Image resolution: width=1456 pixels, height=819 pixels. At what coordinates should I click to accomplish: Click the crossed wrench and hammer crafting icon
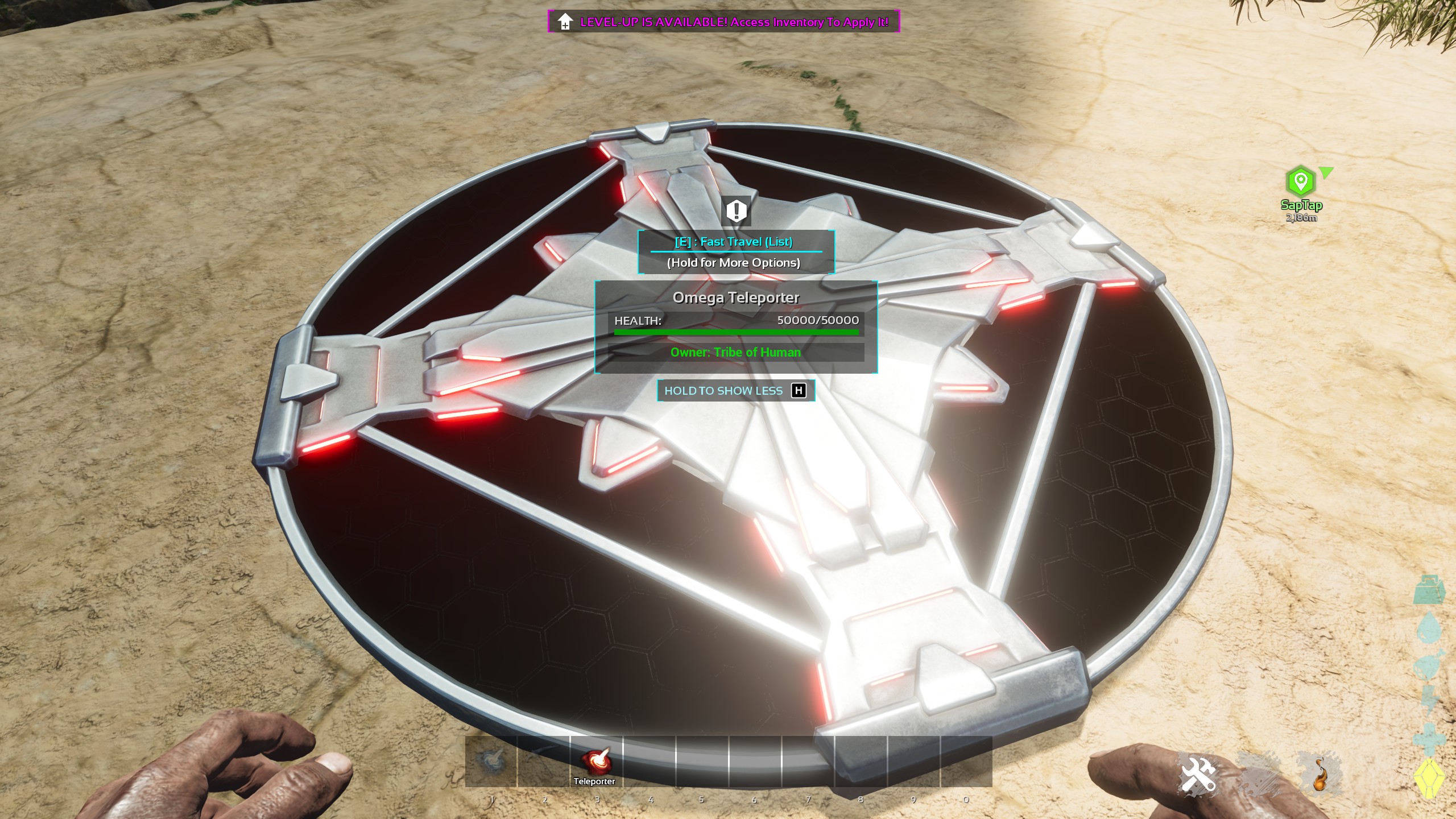[1197, 775]
